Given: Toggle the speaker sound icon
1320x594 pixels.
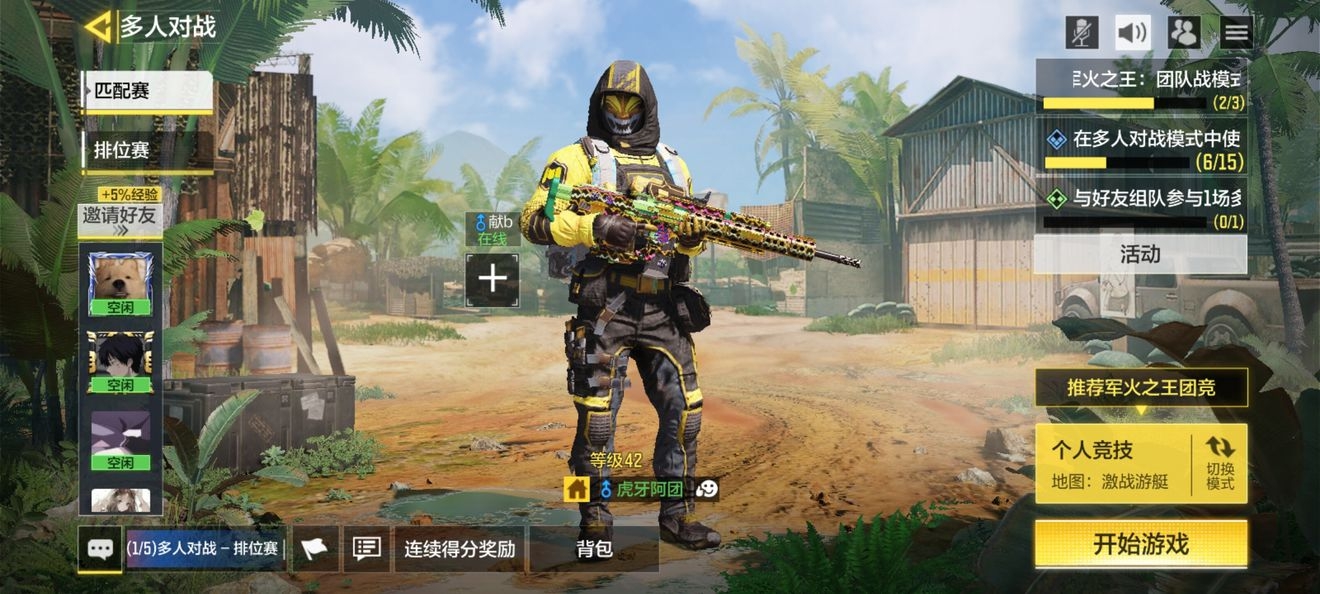Looking at the screenshot, I should pos(1133,32).
